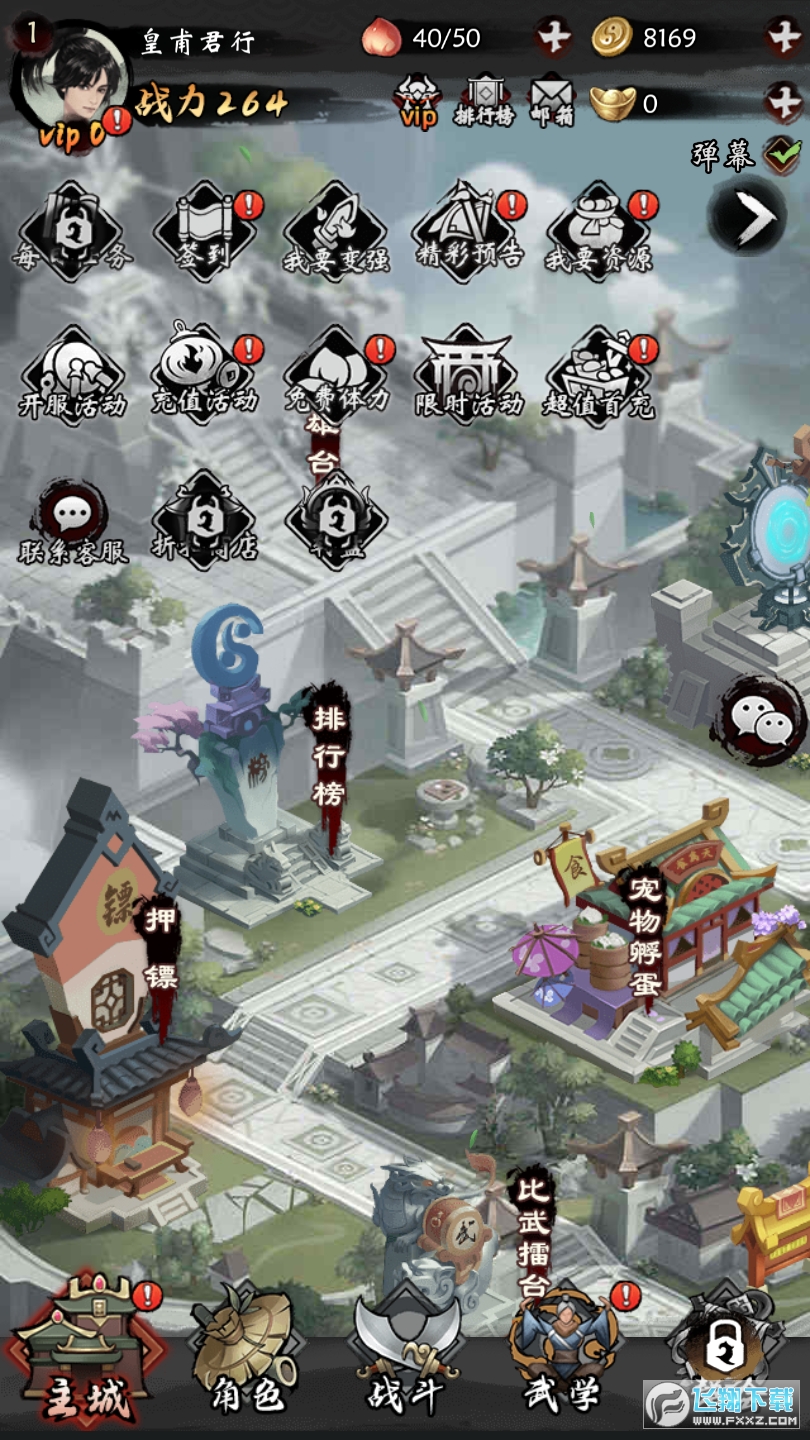Open the 邮箱 mailbox

click(x=552, y=101)
